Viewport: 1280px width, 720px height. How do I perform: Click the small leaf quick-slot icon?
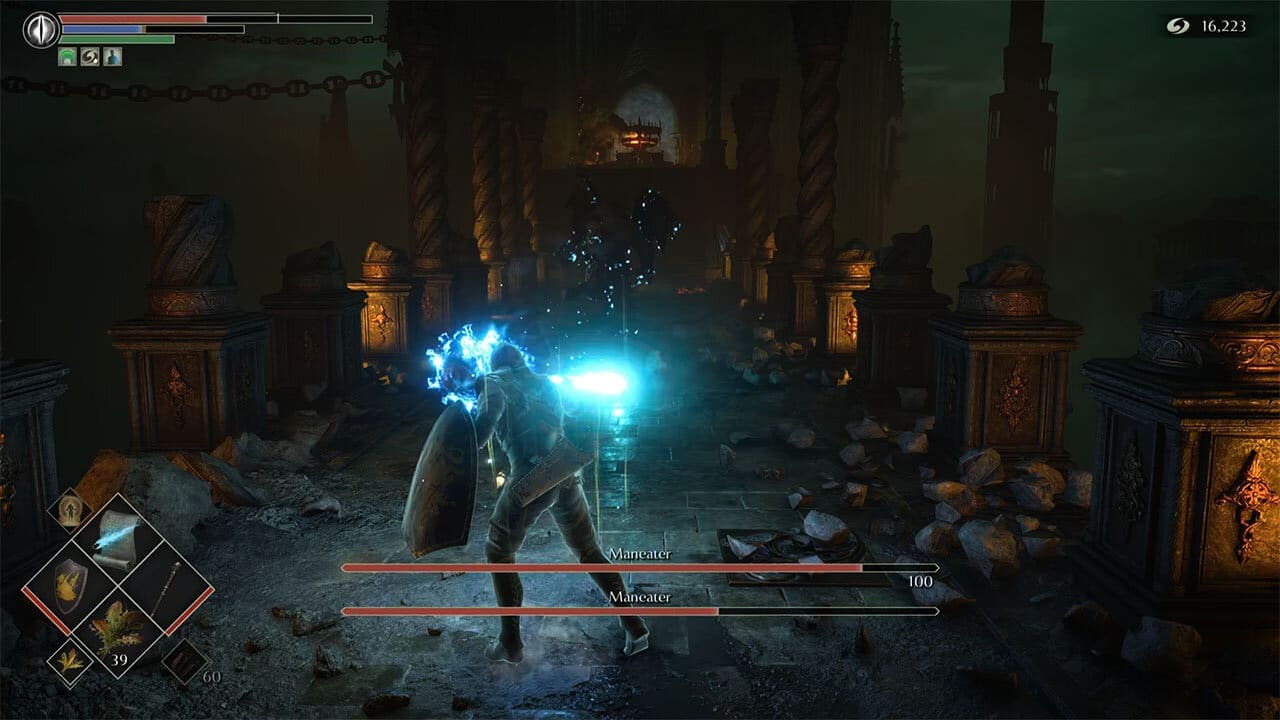tap(68, 662)
